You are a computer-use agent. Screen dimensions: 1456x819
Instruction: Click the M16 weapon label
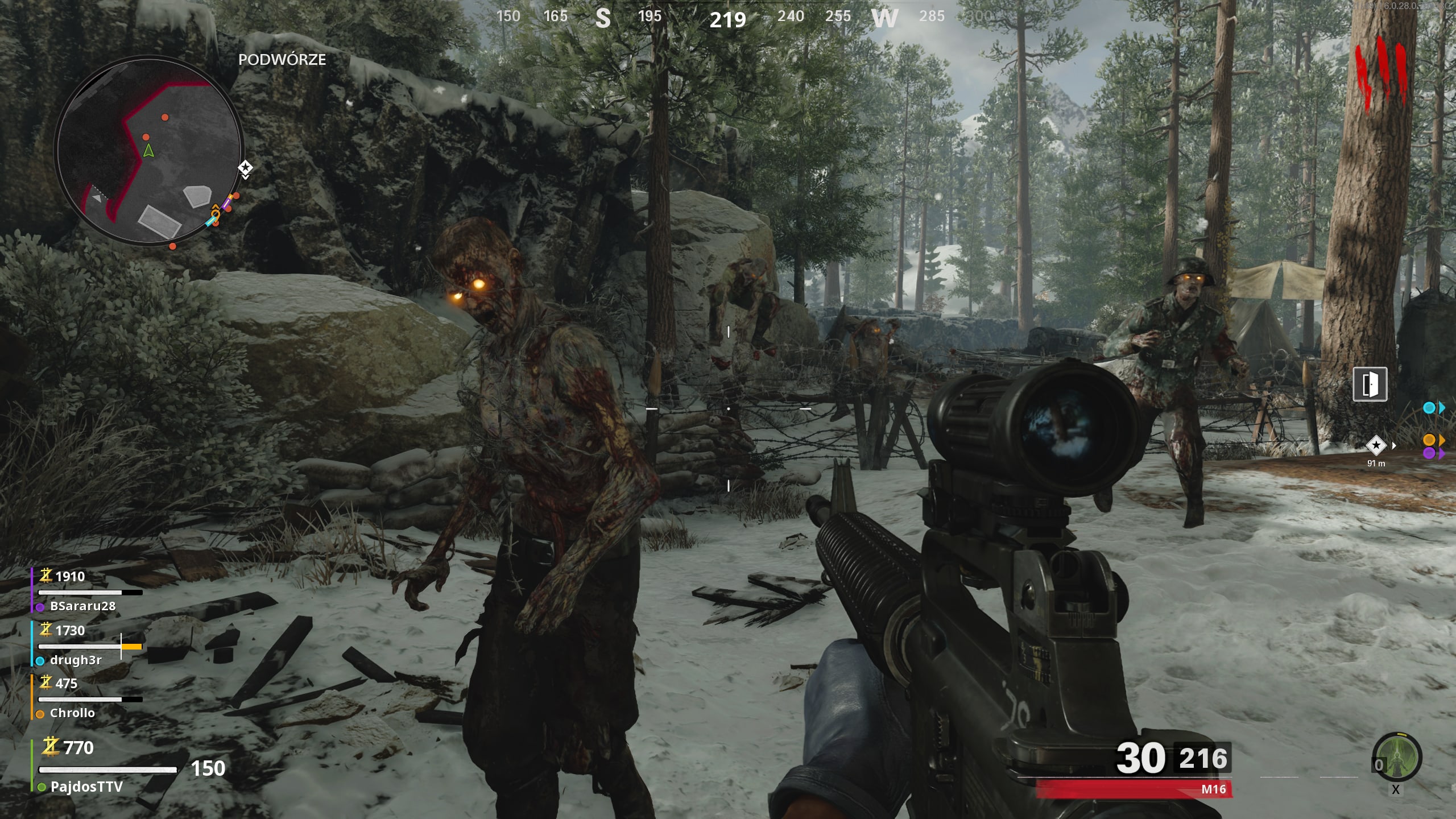click(1213, 789)
